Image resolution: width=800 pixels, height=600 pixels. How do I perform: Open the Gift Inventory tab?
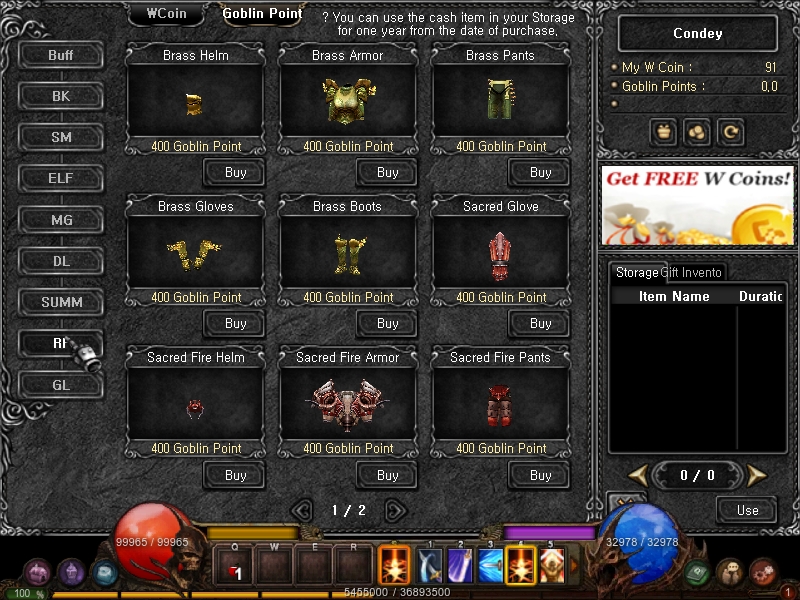pyautogui.click(x=691, y=272)
